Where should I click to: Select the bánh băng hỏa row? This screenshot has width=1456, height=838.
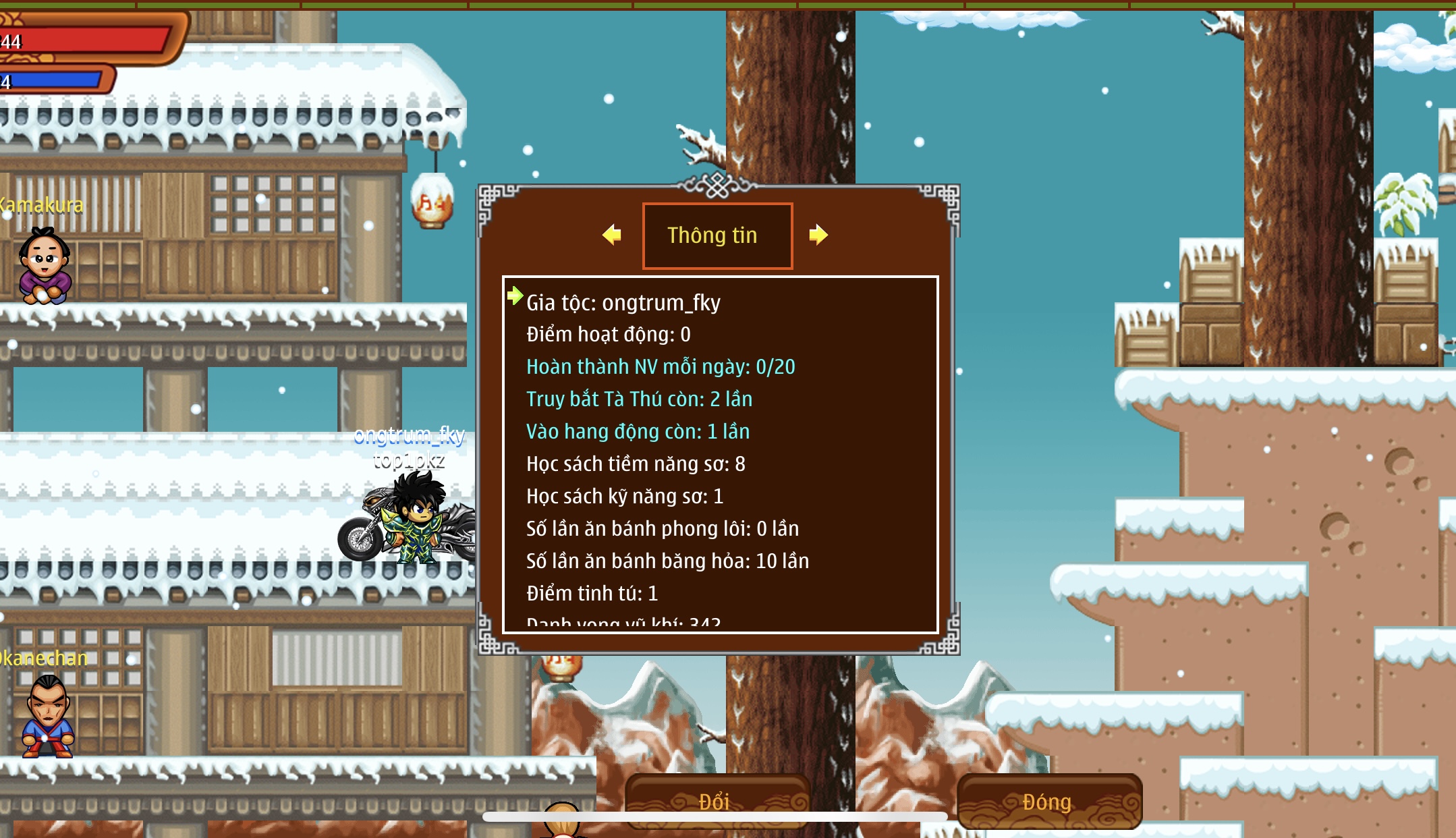tap(667, 561)
